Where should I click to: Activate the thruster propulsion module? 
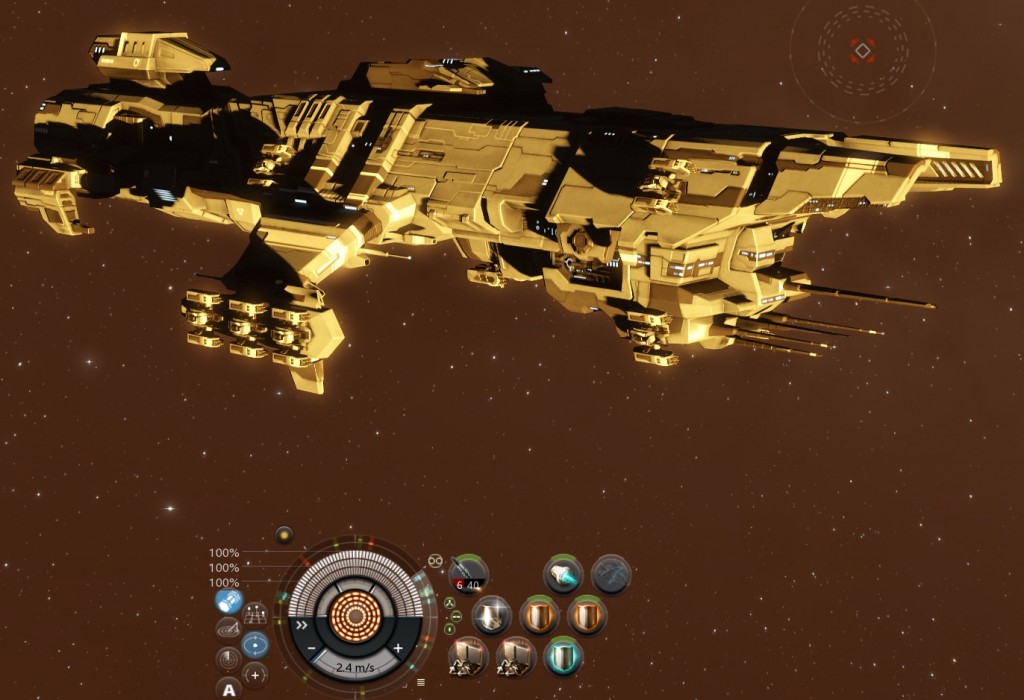(x=563, y=574)
